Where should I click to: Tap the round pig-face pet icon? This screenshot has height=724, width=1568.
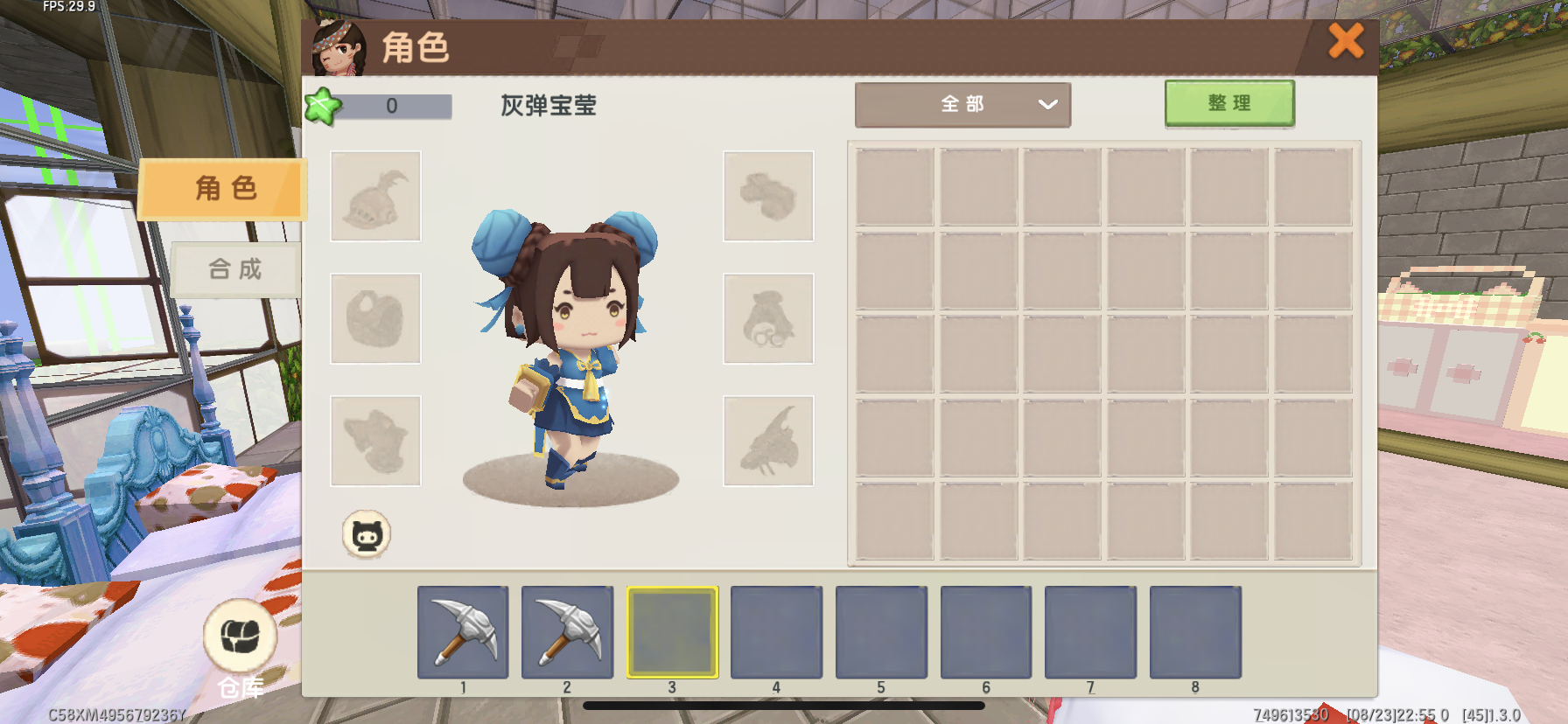click(x=366, y=534)
